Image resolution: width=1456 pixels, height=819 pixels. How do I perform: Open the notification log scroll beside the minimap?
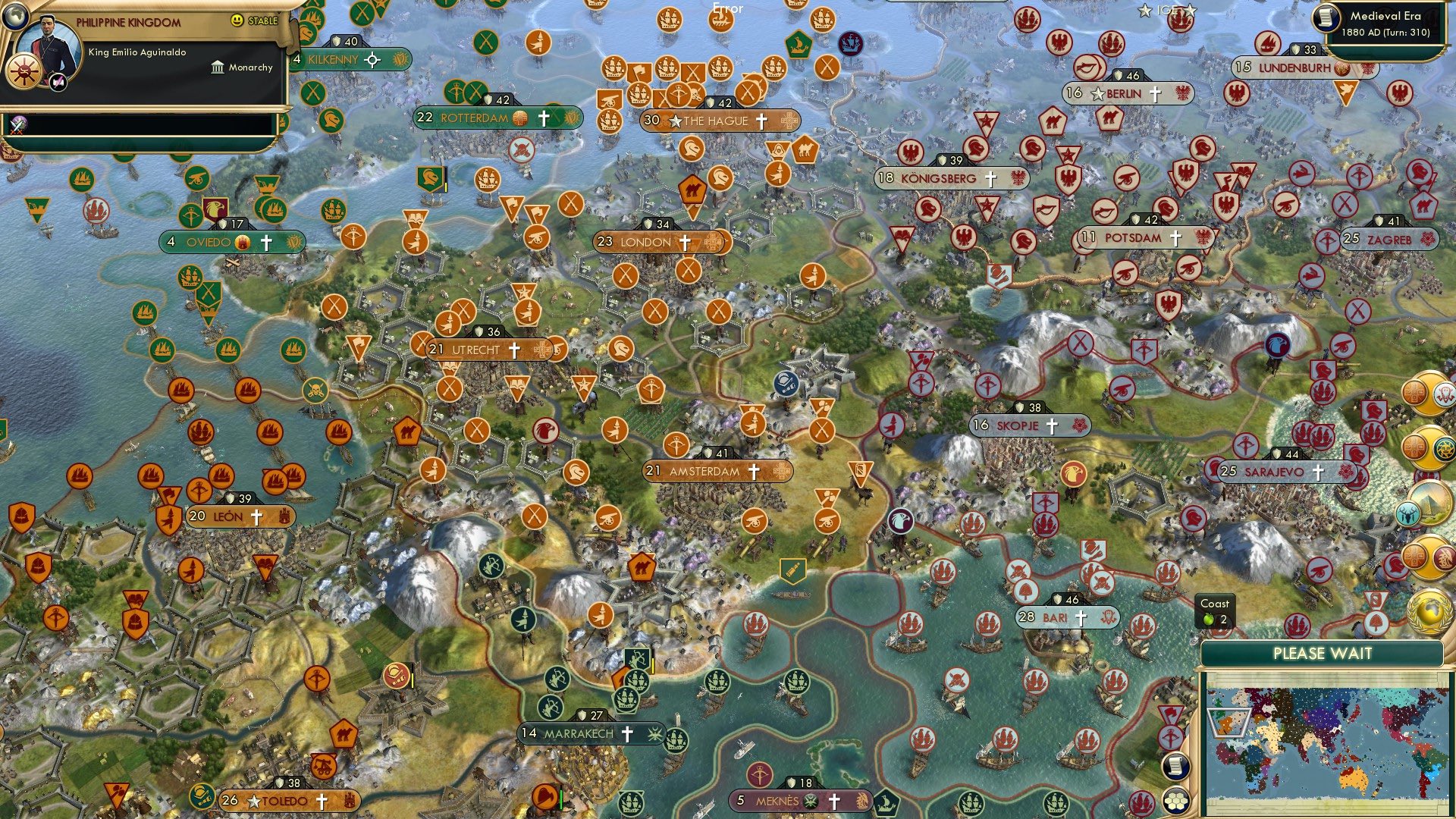point(1176,766)
